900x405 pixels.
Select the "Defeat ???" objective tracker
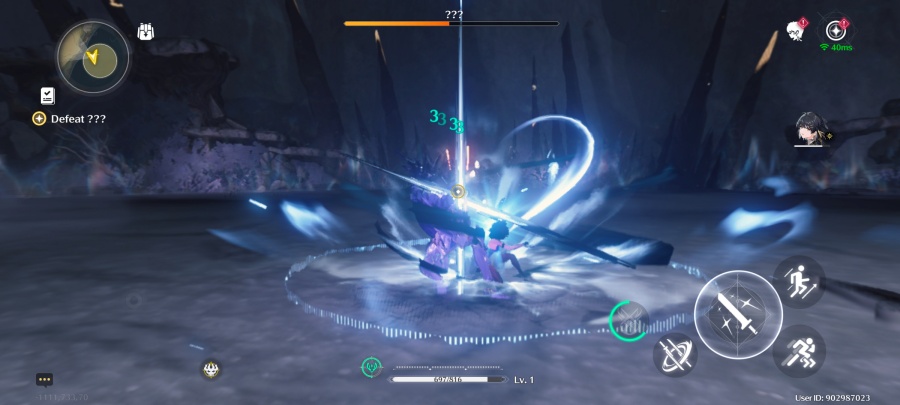click(70, 118)
